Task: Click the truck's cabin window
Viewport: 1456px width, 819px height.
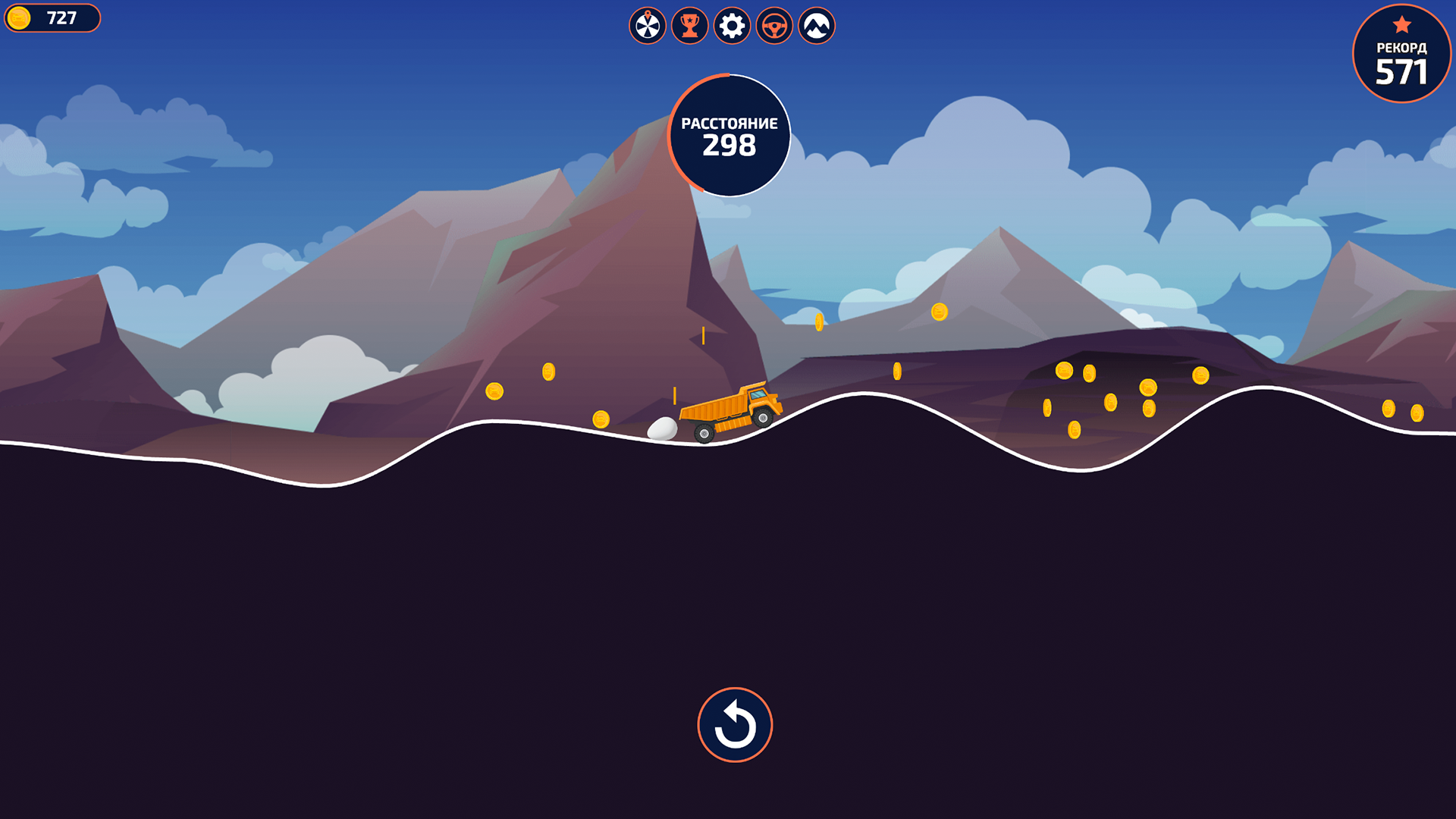Action: [x=758, y=394]
